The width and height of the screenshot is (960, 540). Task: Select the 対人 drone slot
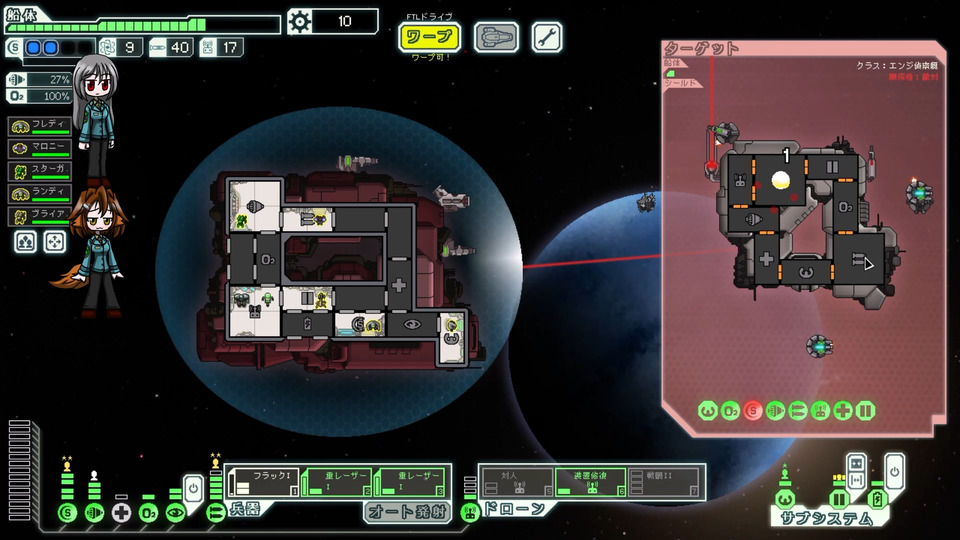(515, 483)
